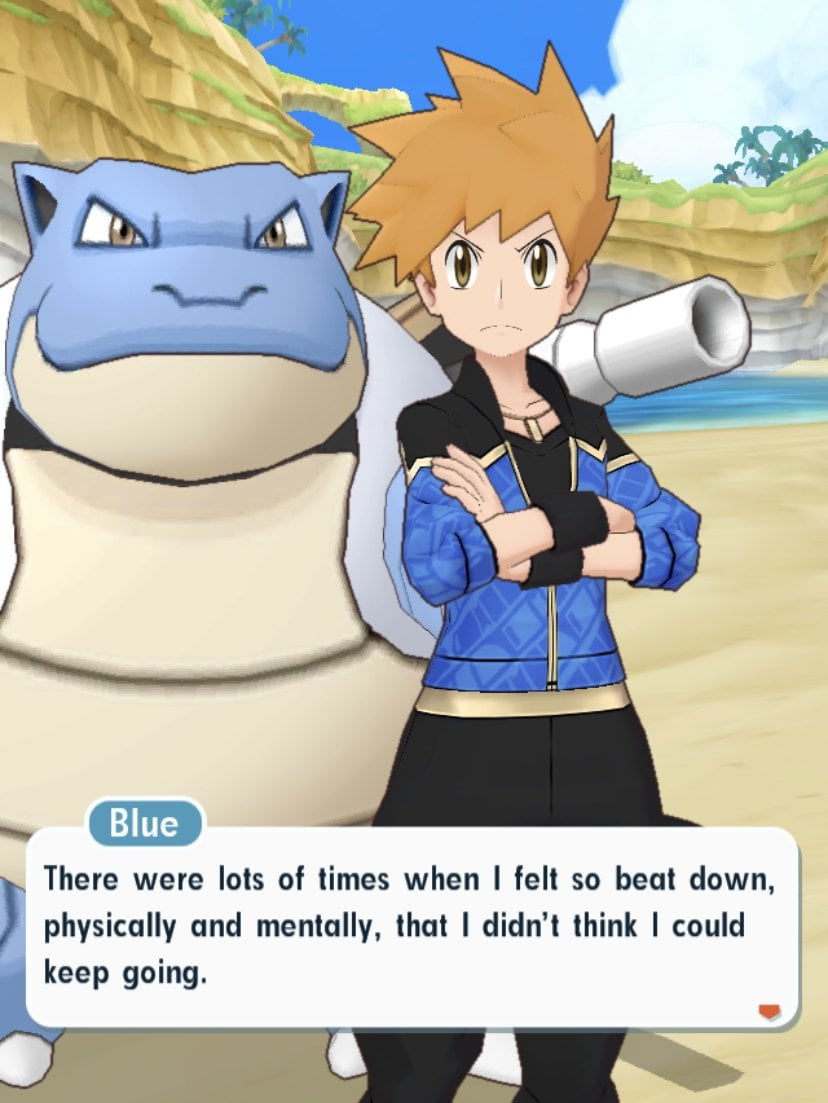Tap Blue's dialogue text box to continue
The width and height of the screenshot is (828, 1103).
click(x=410, y=925)
